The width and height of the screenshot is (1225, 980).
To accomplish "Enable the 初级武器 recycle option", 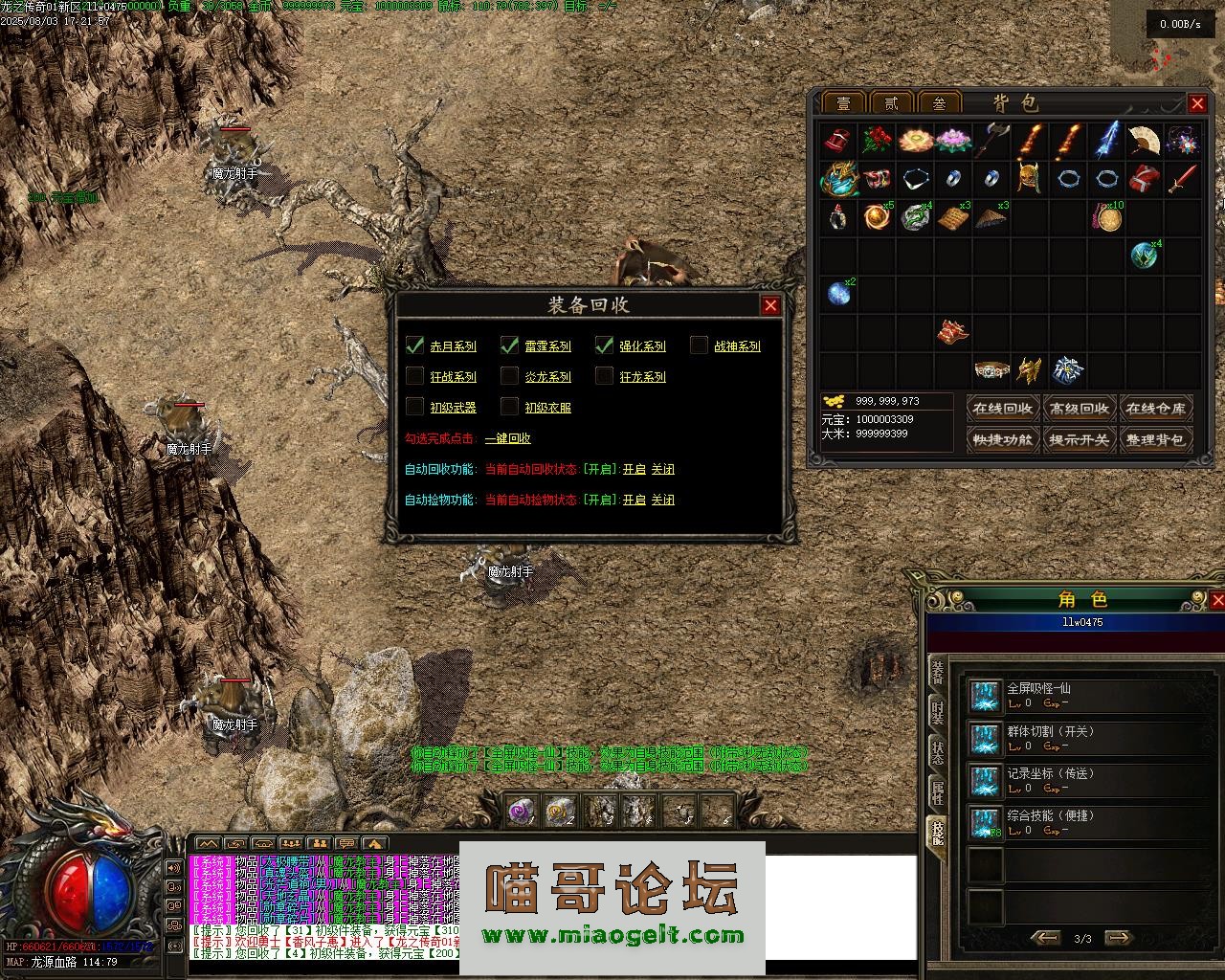I will tap(414, 407).
